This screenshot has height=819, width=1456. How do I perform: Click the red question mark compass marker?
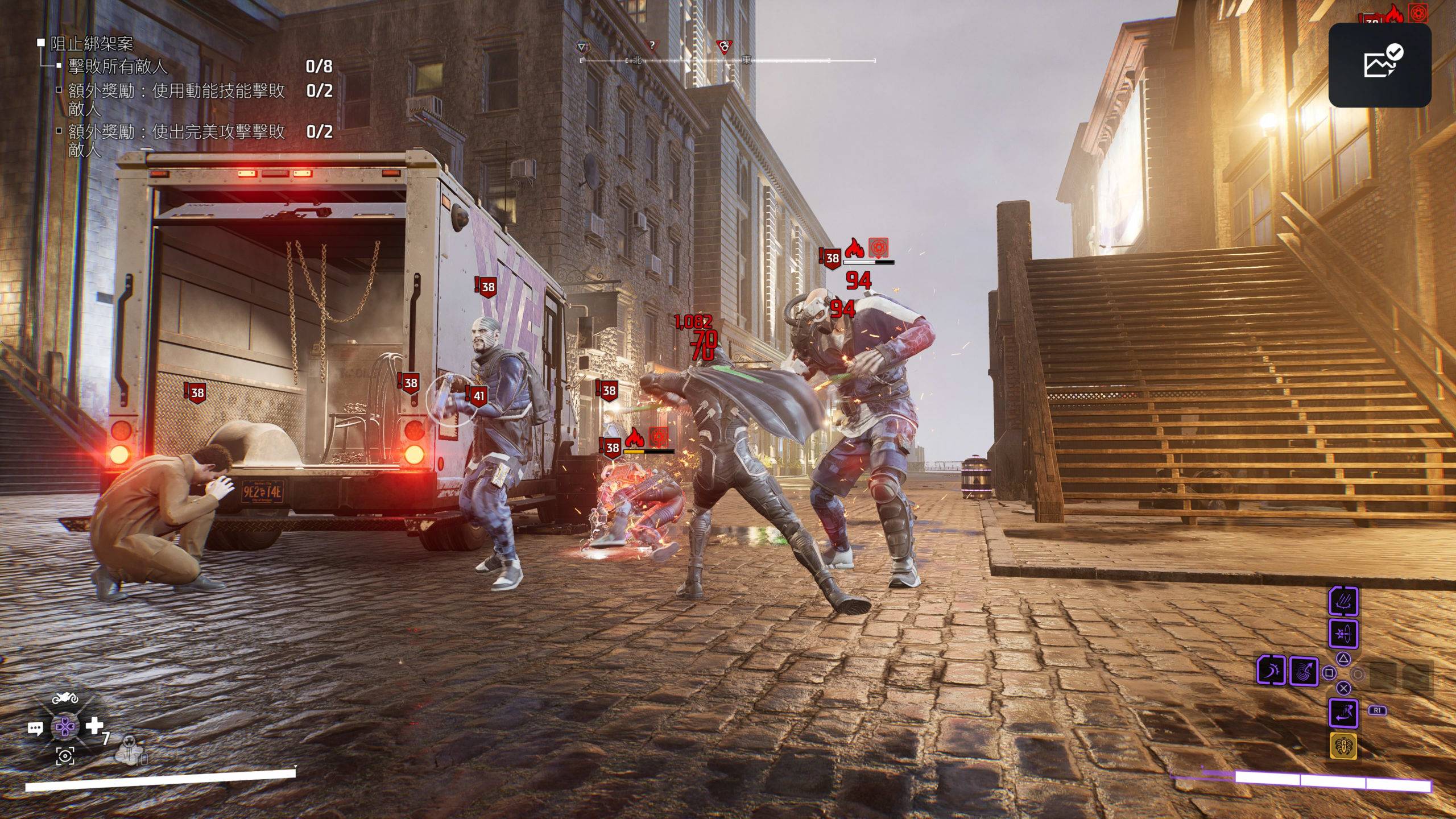(x=652, y=45)
